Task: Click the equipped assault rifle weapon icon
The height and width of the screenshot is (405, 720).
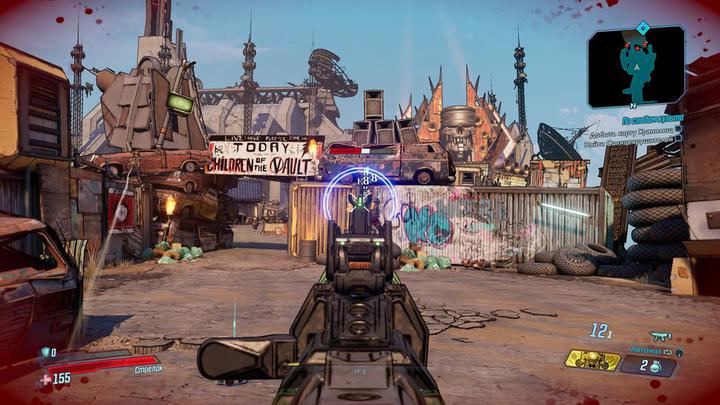Action: (x=660, y=336)
